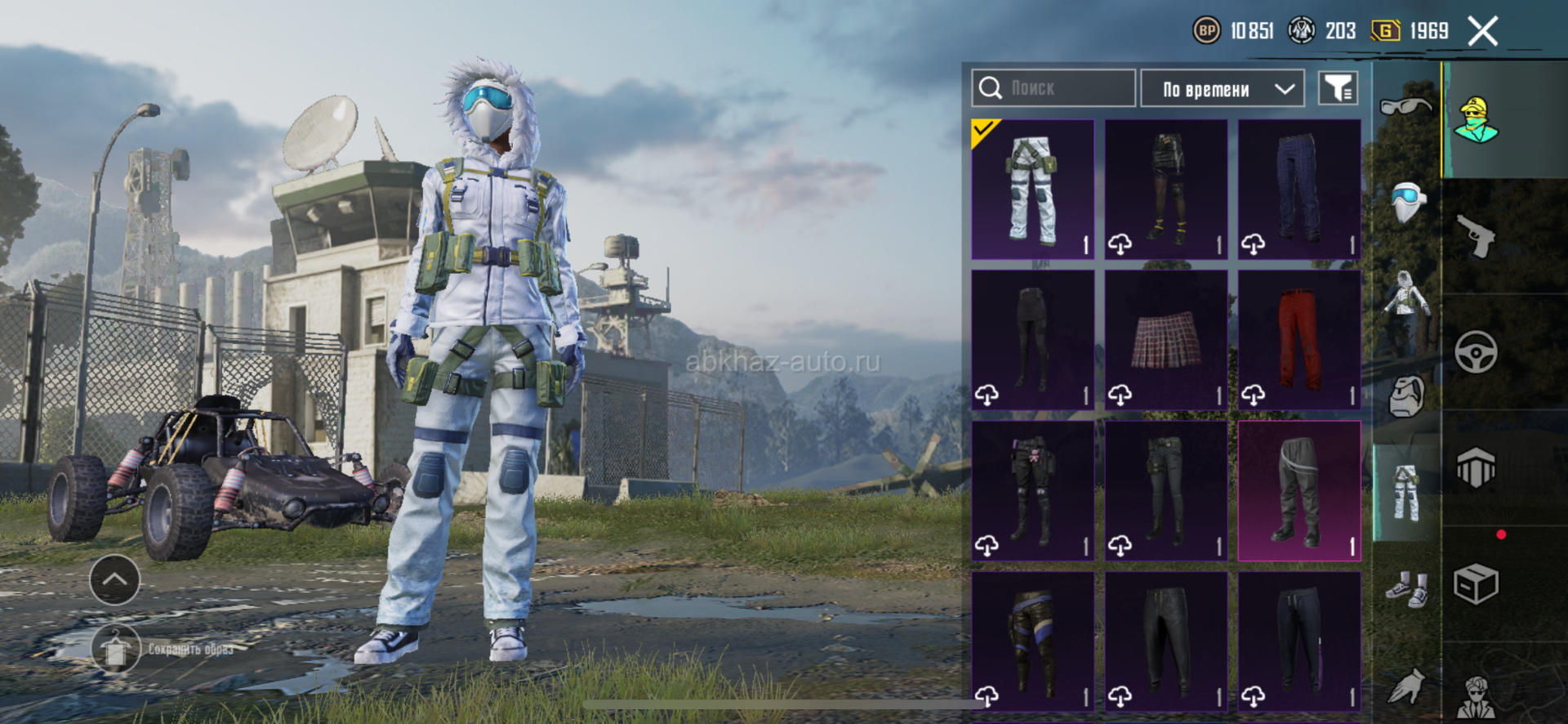Open the steering wheel vehicles tab
1568x724 pixels.
(1477, 352)
